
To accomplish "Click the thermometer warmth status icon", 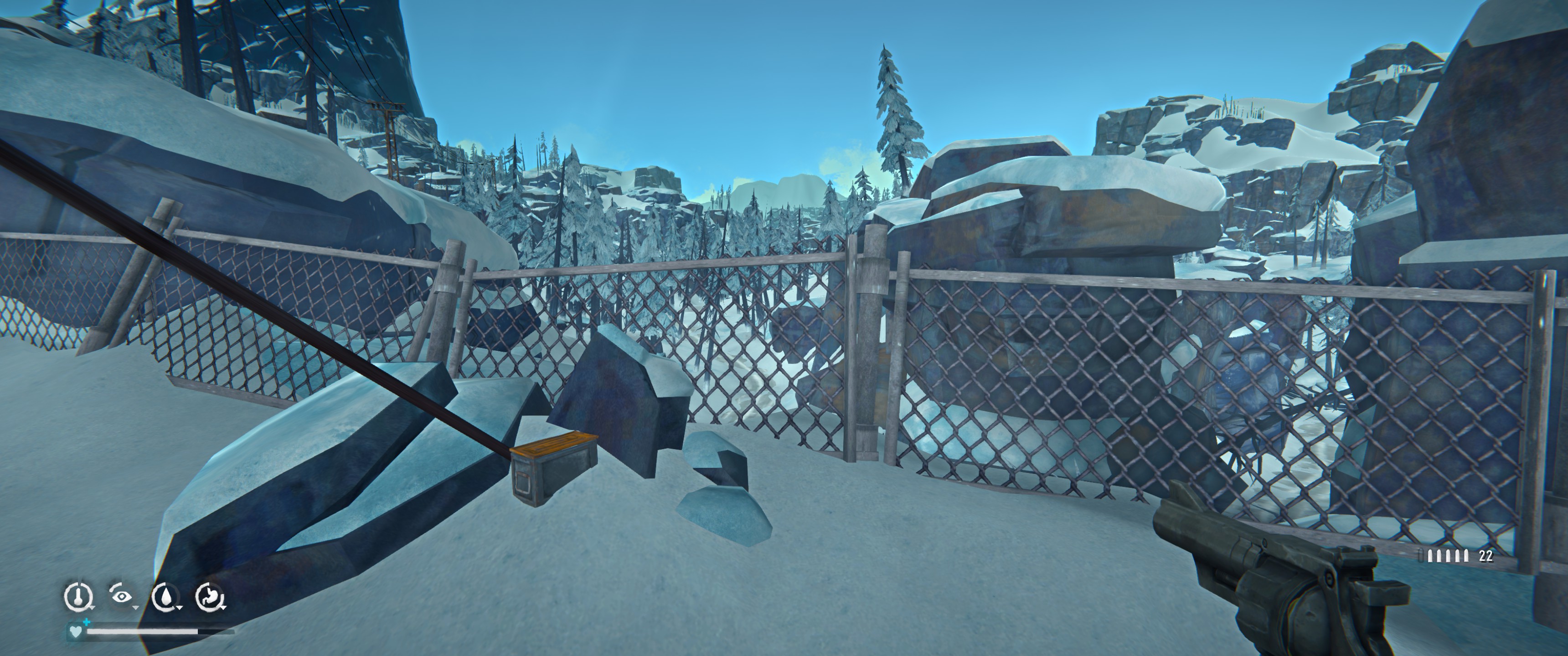I will pyautogui.click(x=78, y=596).
